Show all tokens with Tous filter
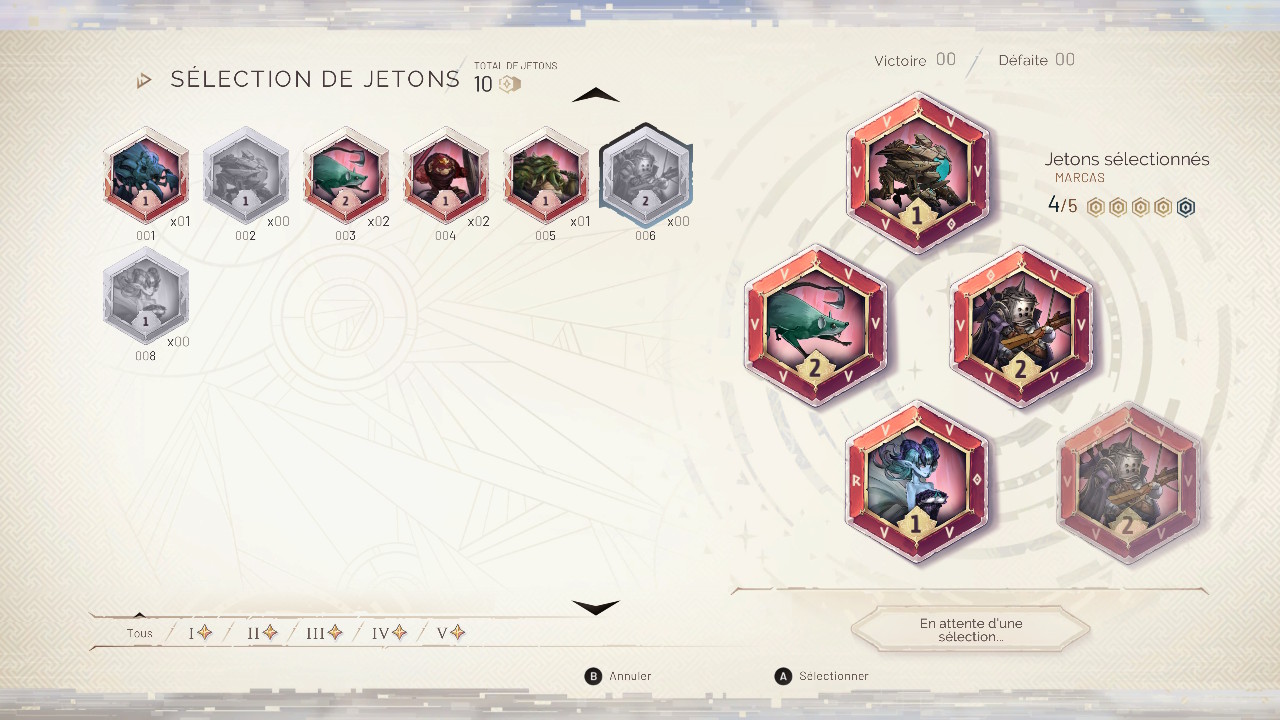This screenshot has height=720, width=1280. 140,633
